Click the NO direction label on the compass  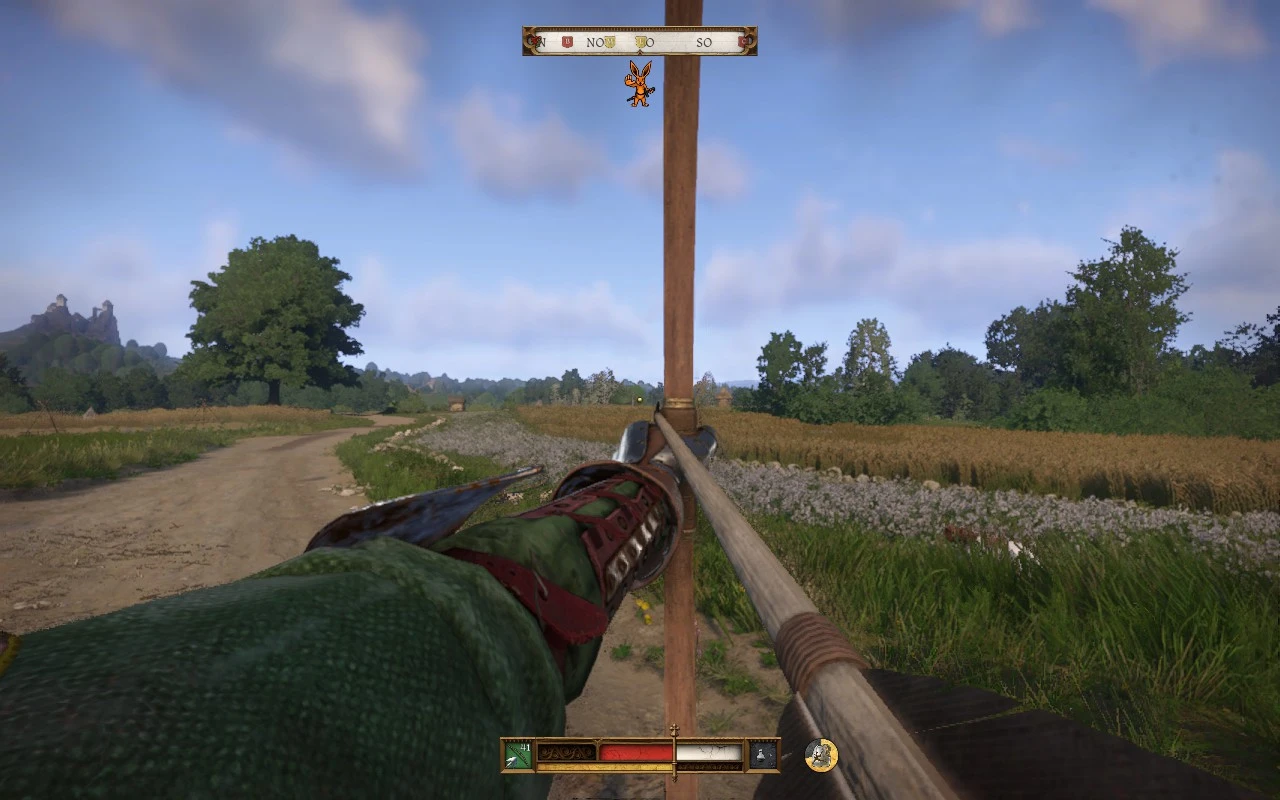[x=595, y=41]
